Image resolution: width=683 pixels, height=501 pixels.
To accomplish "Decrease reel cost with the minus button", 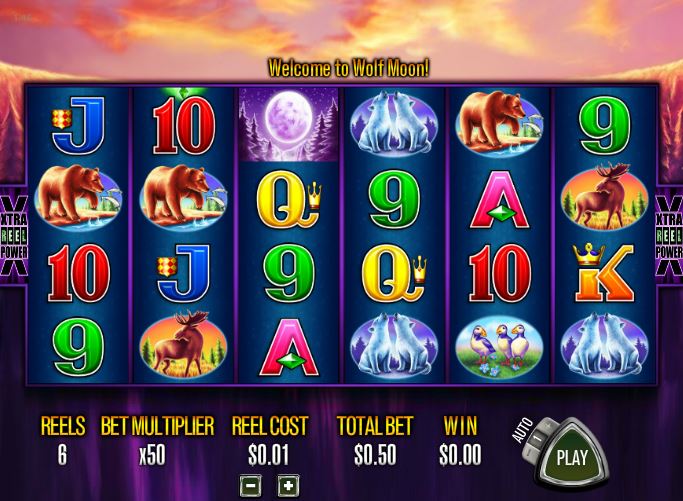I will (x=252, y=486).
